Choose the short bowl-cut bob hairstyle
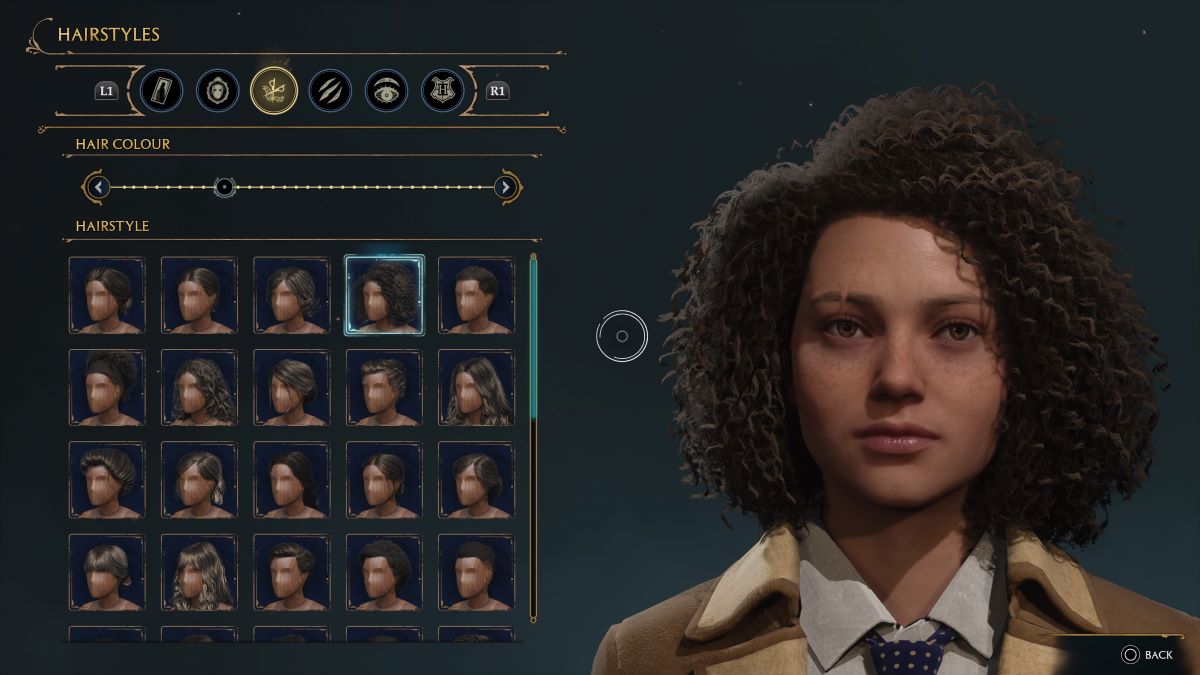 (107, 572)
